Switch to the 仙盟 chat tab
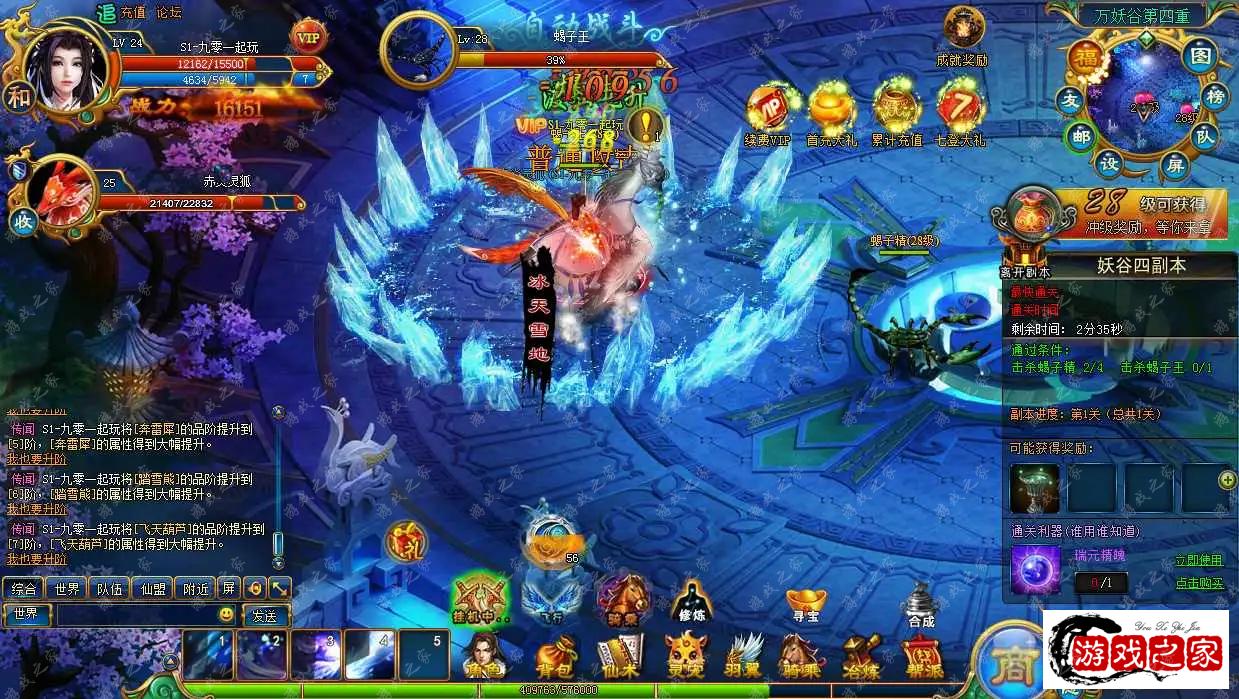 tap(153, 588)
